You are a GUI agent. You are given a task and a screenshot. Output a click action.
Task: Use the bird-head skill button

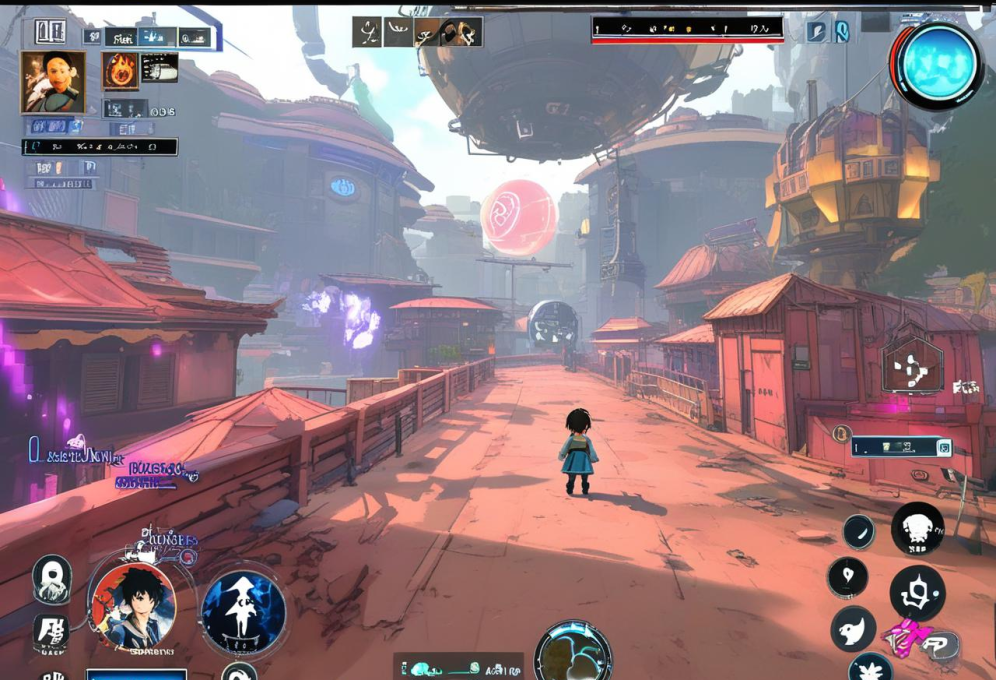point(853,629)
